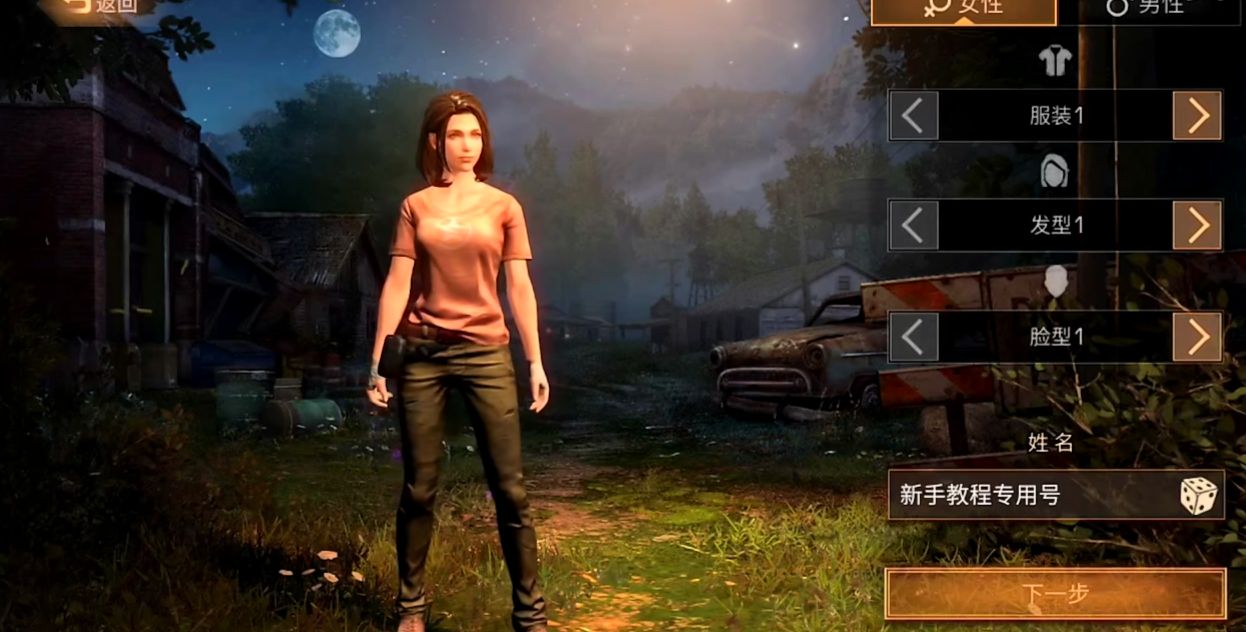Choose next outfit right of 服装1
1246x632 pixels.
(x=1197, y=116)
